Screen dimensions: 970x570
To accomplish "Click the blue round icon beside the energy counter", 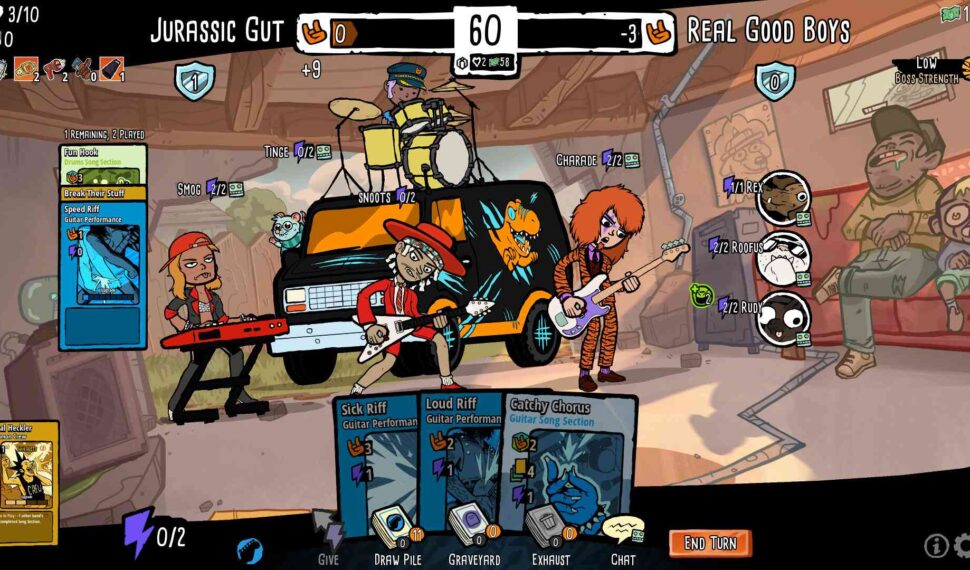I will [250, 550].
